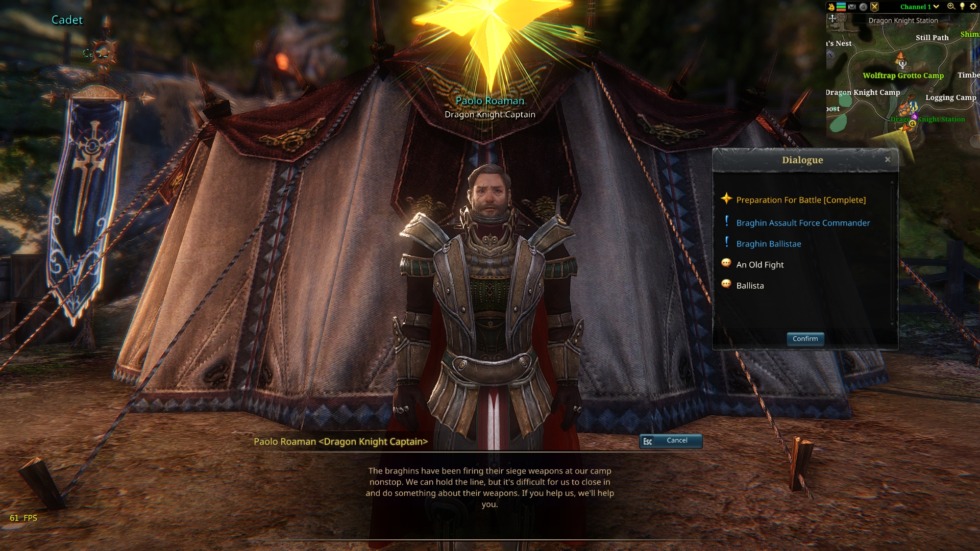Open the gear settings icon above minimap
This screenshot has width=980, height=551.
coord(971,7)
